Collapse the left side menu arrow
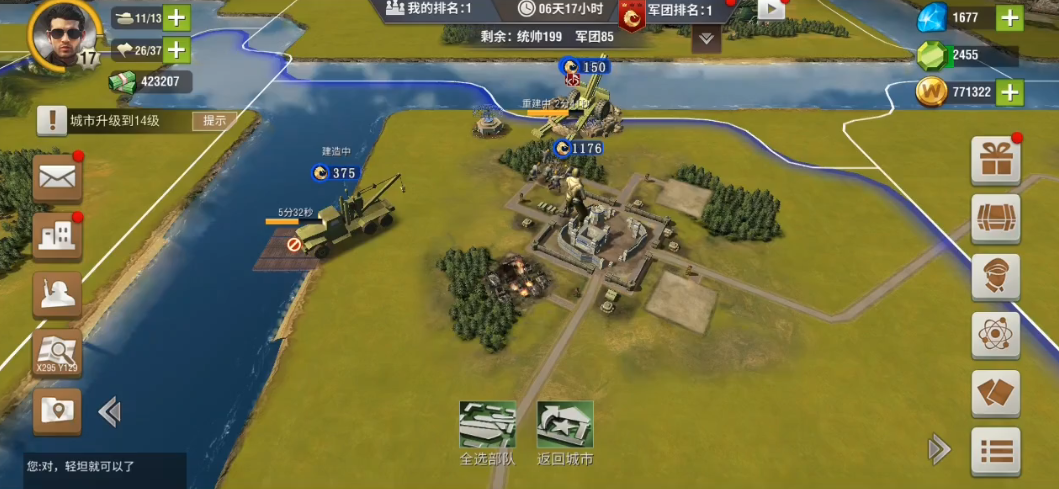The image size is (1059, 489). [x=109, y=411]
